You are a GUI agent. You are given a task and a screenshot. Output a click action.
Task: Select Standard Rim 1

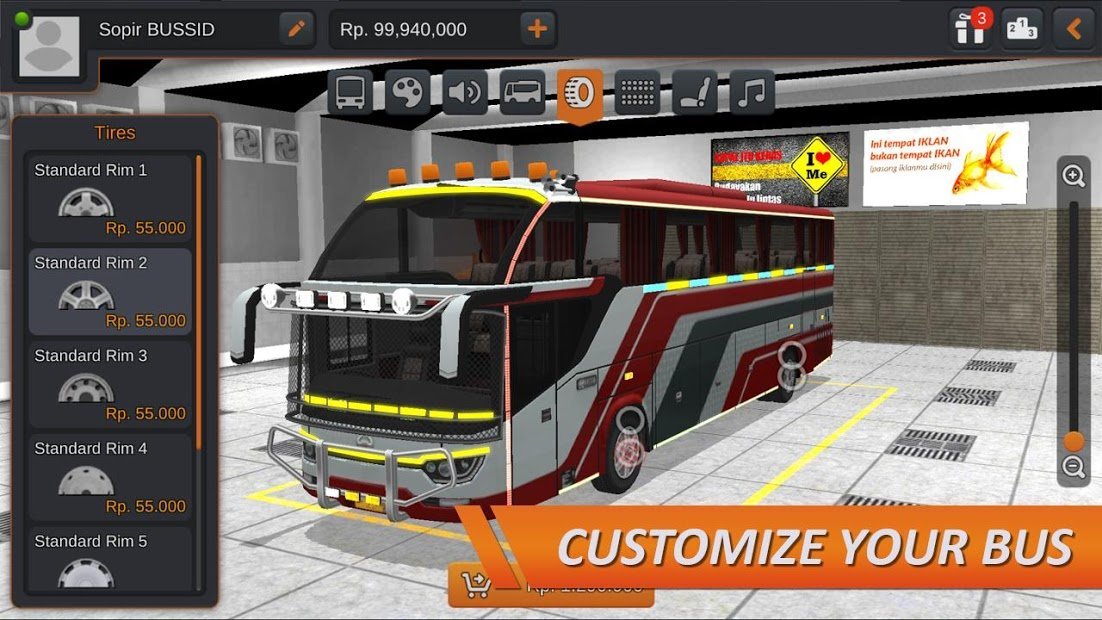pyautogui.click(x=110, y=199)
